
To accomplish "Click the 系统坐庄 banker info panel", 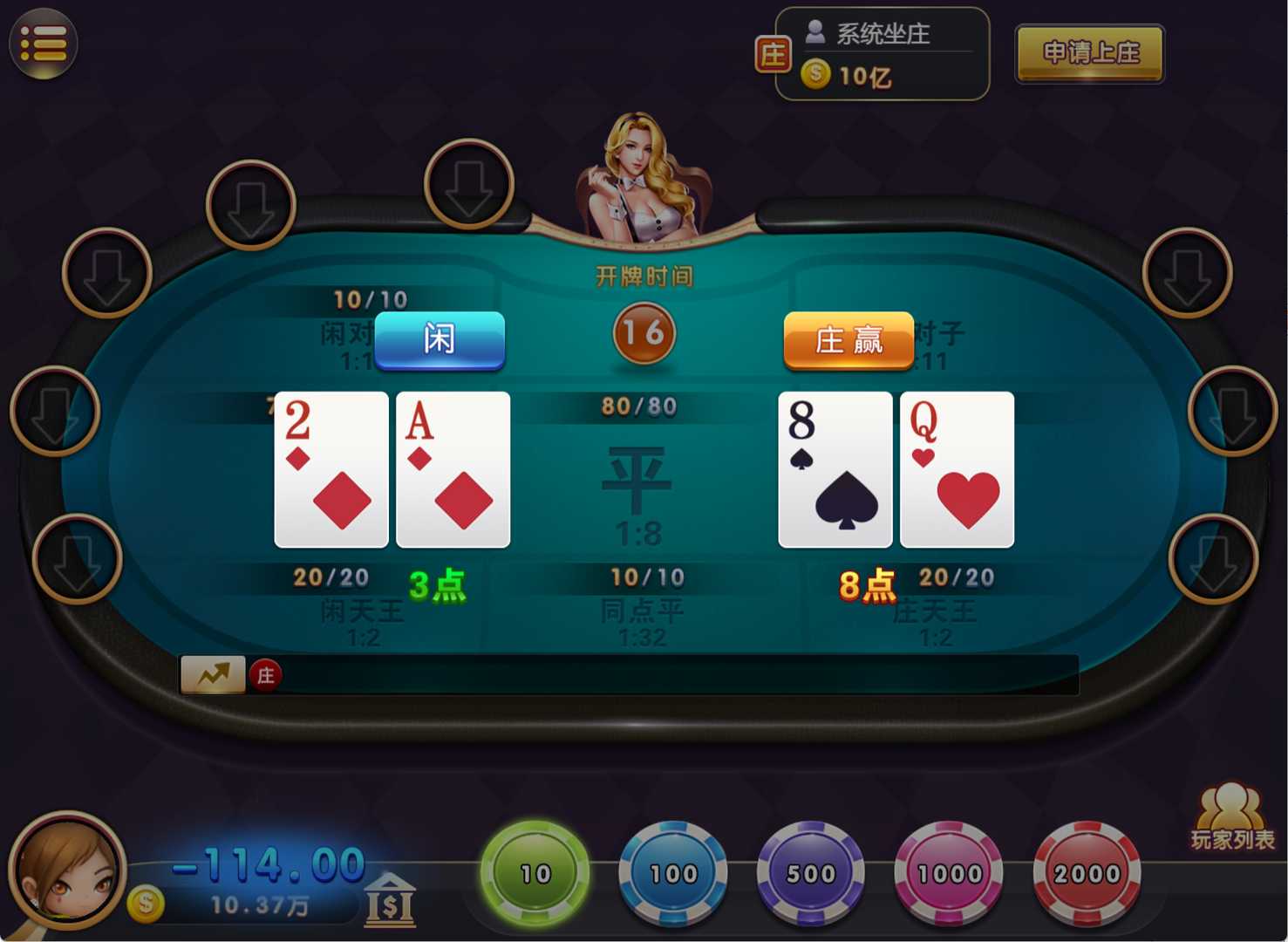I will (882, 54).
